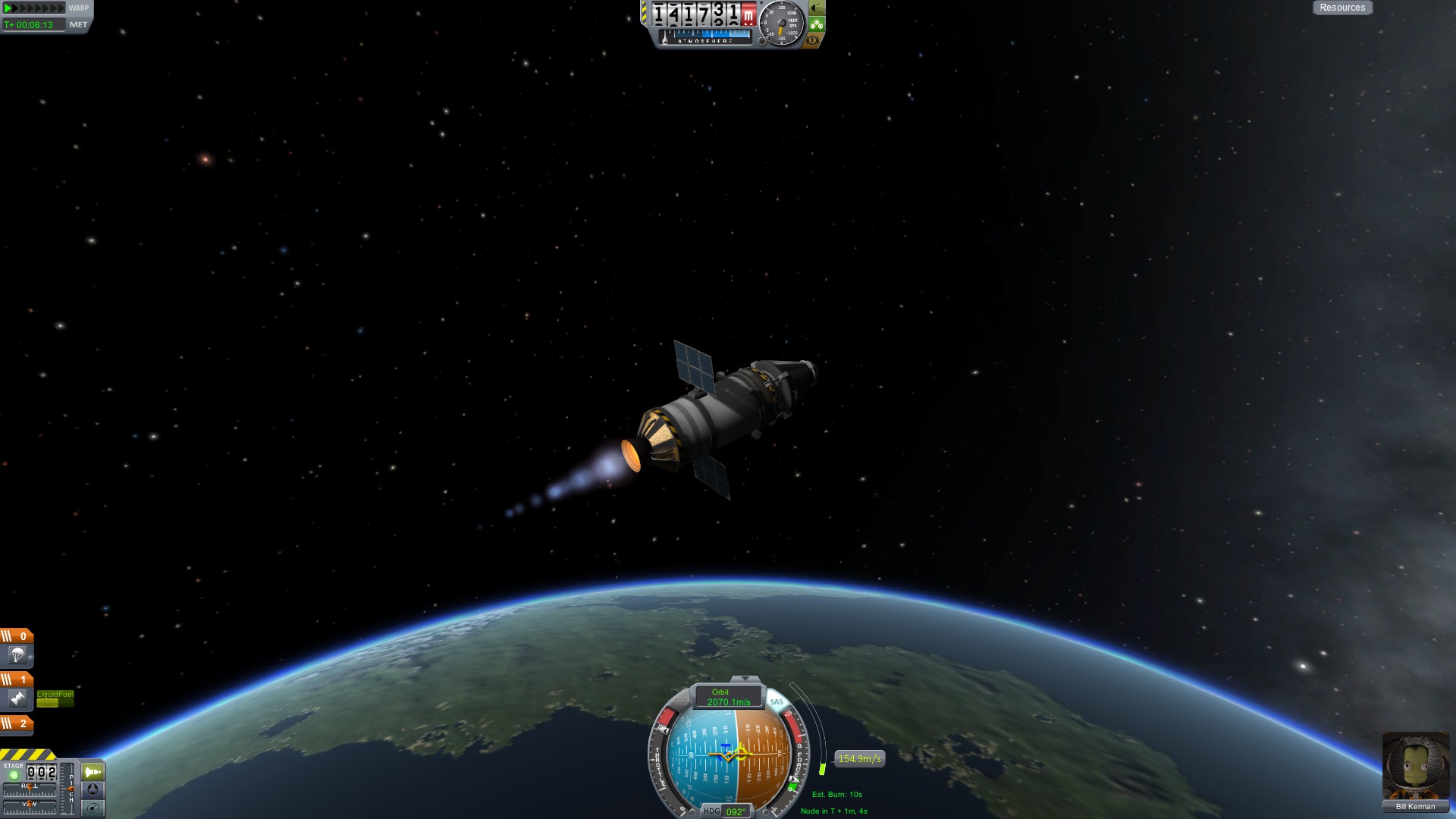Collapse the navball with its top arrow
This screenshot has height=819, width=1456.
745,679
